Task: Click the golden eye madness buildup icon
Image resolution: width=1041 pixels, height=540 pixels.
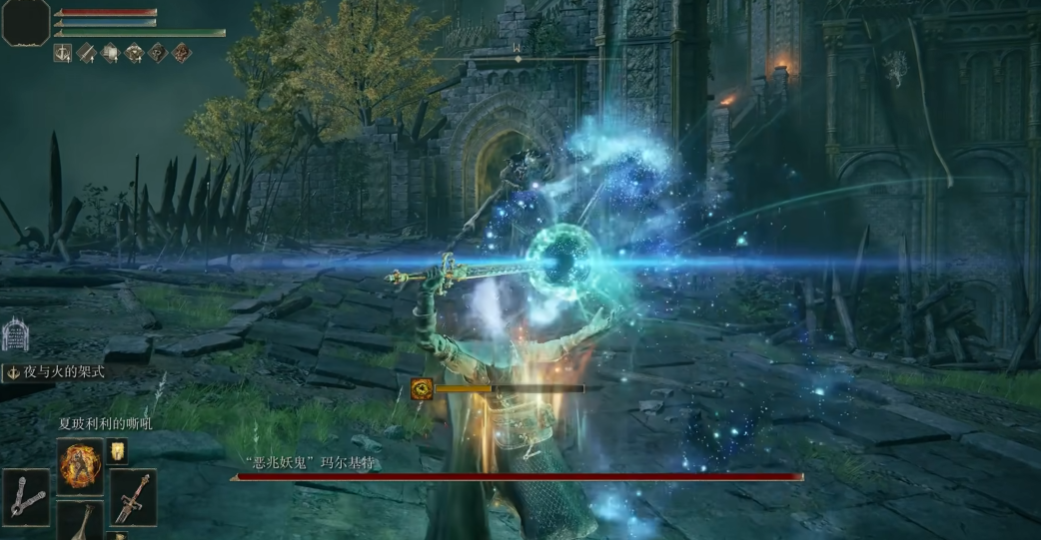Action: coord(422,389)
